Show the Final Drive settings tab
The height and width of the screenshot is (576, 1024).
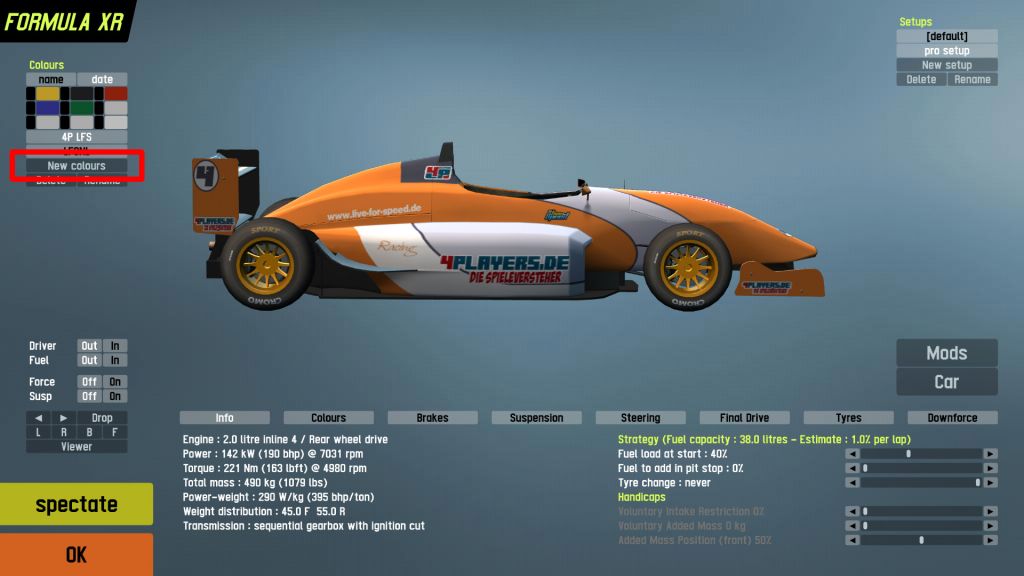pyautogui.click(x=744, y=418)
